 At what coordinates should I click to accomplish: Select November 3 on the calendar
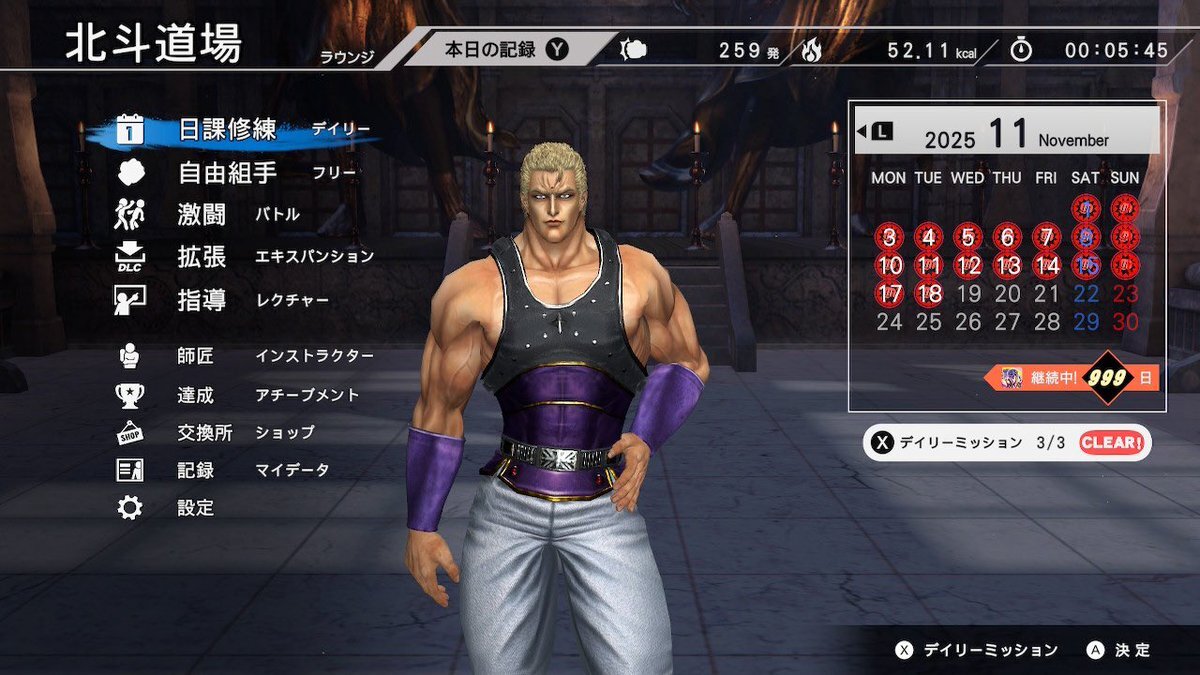[888, 238]
